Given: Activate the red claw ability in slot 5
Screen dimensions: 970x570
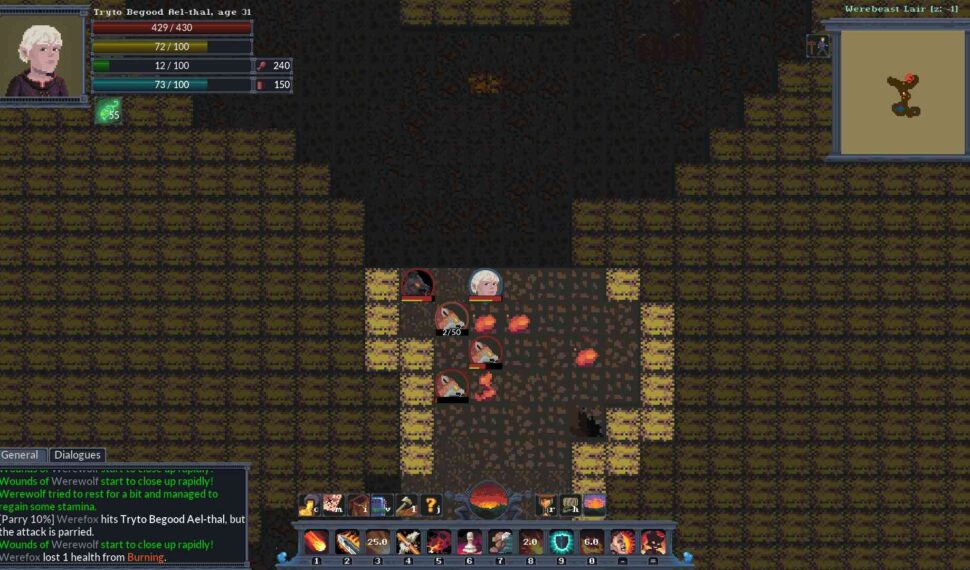Looking at the screenshot, I should [x=439, y=542].
